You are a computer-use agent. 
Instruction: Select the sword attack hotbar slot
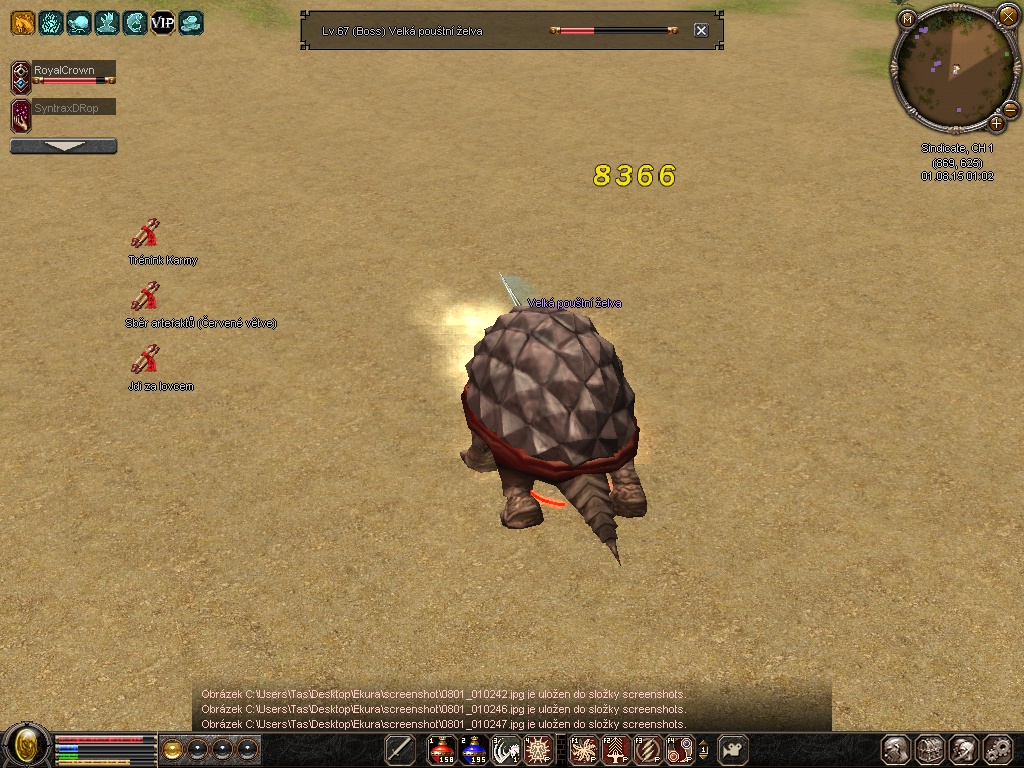click(400, 749)
